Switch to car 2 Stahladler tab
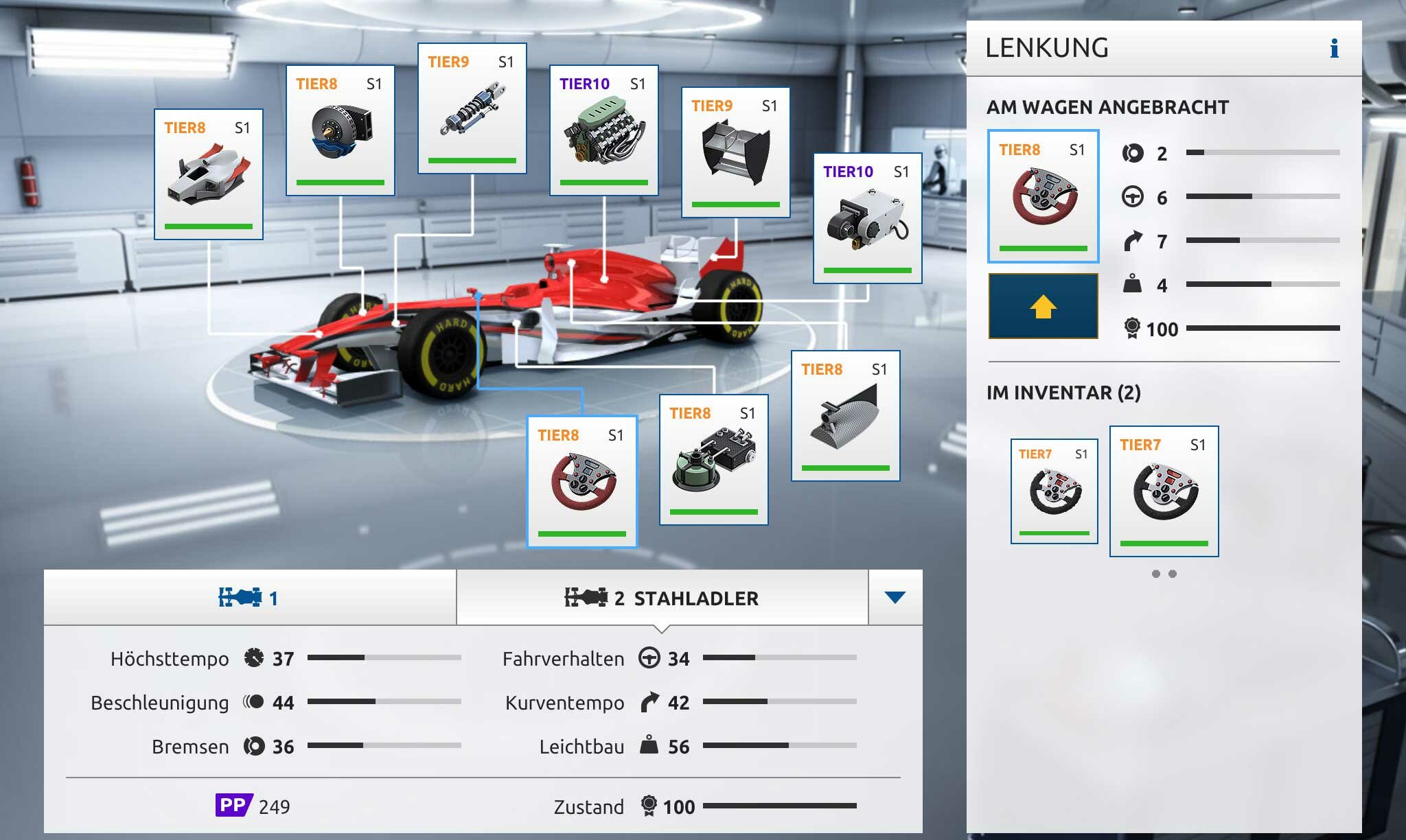The height and width of the screenshot is (840, 1406). pos(662,598)
